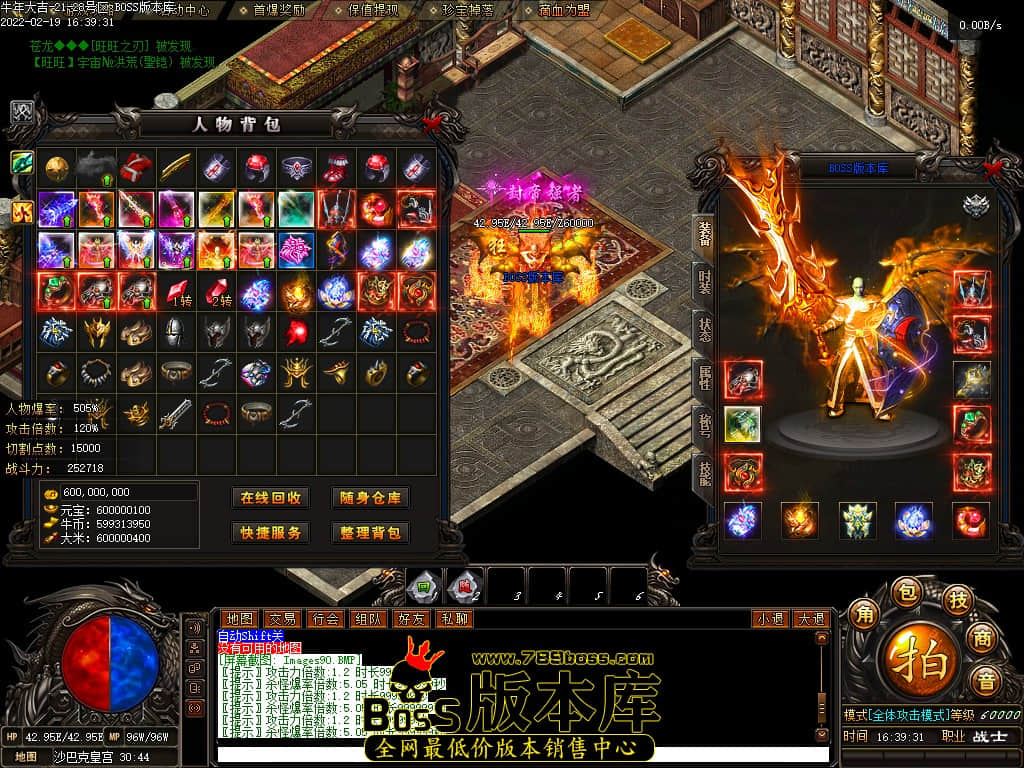The image size is (1024, 768).
Task: Close the 人物背包 inventory window
Action: pos(432,124)
